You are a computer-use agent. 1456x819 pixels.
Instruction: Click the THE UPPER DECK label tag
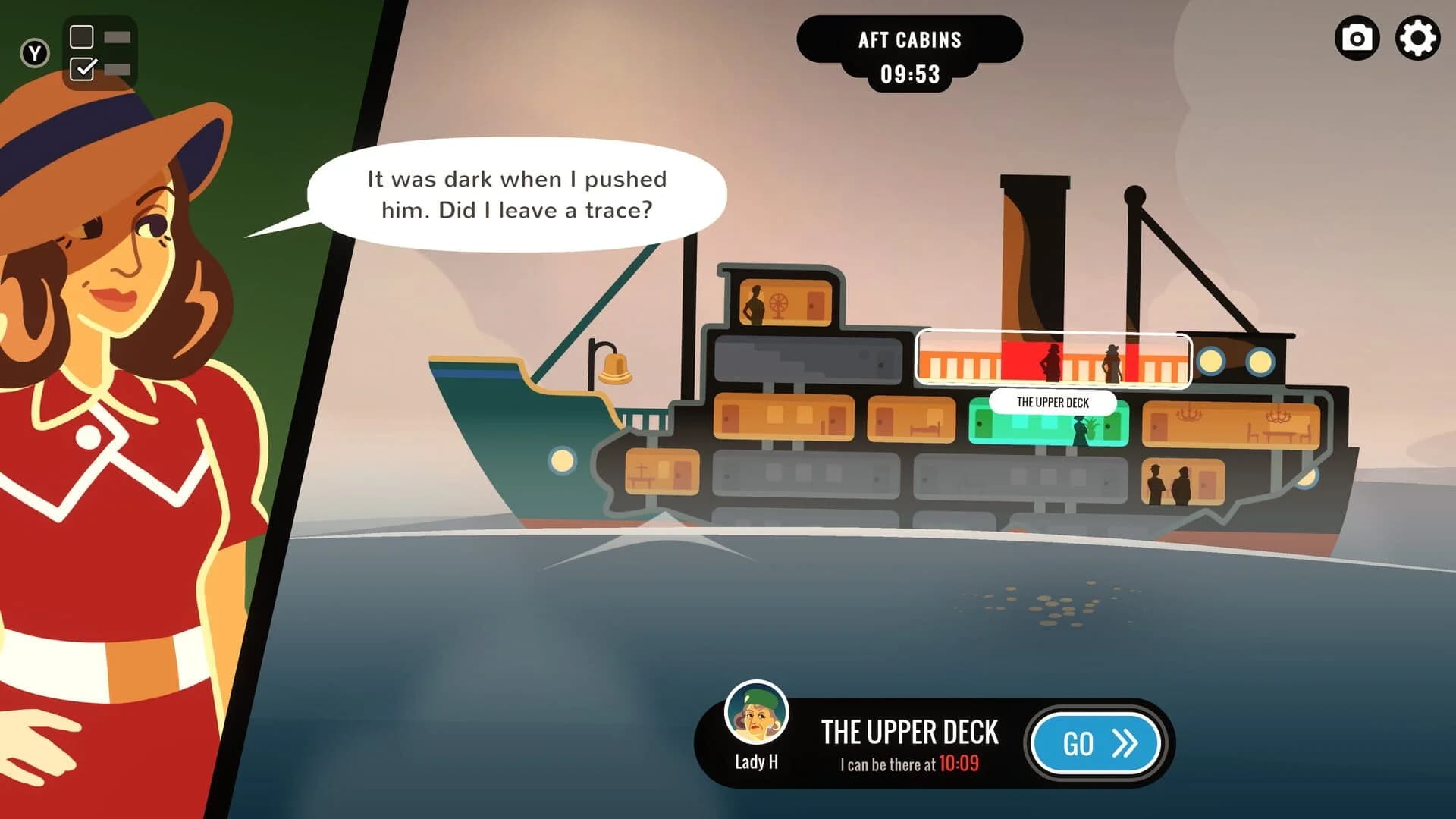click(1053, 403)
